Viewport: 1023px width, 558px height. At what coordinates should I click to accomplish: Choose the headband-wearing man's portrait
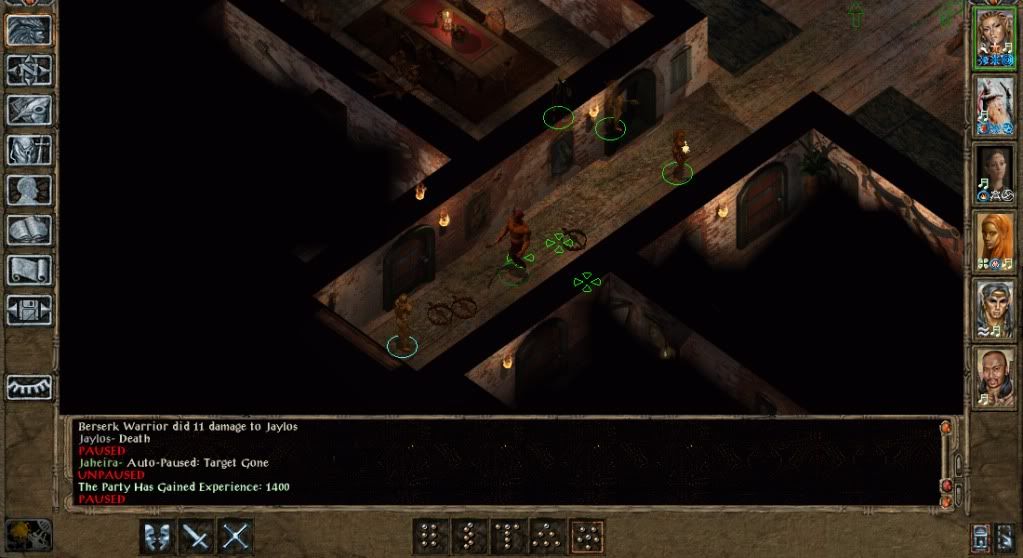pyautogui.click(x=996, y=308)
